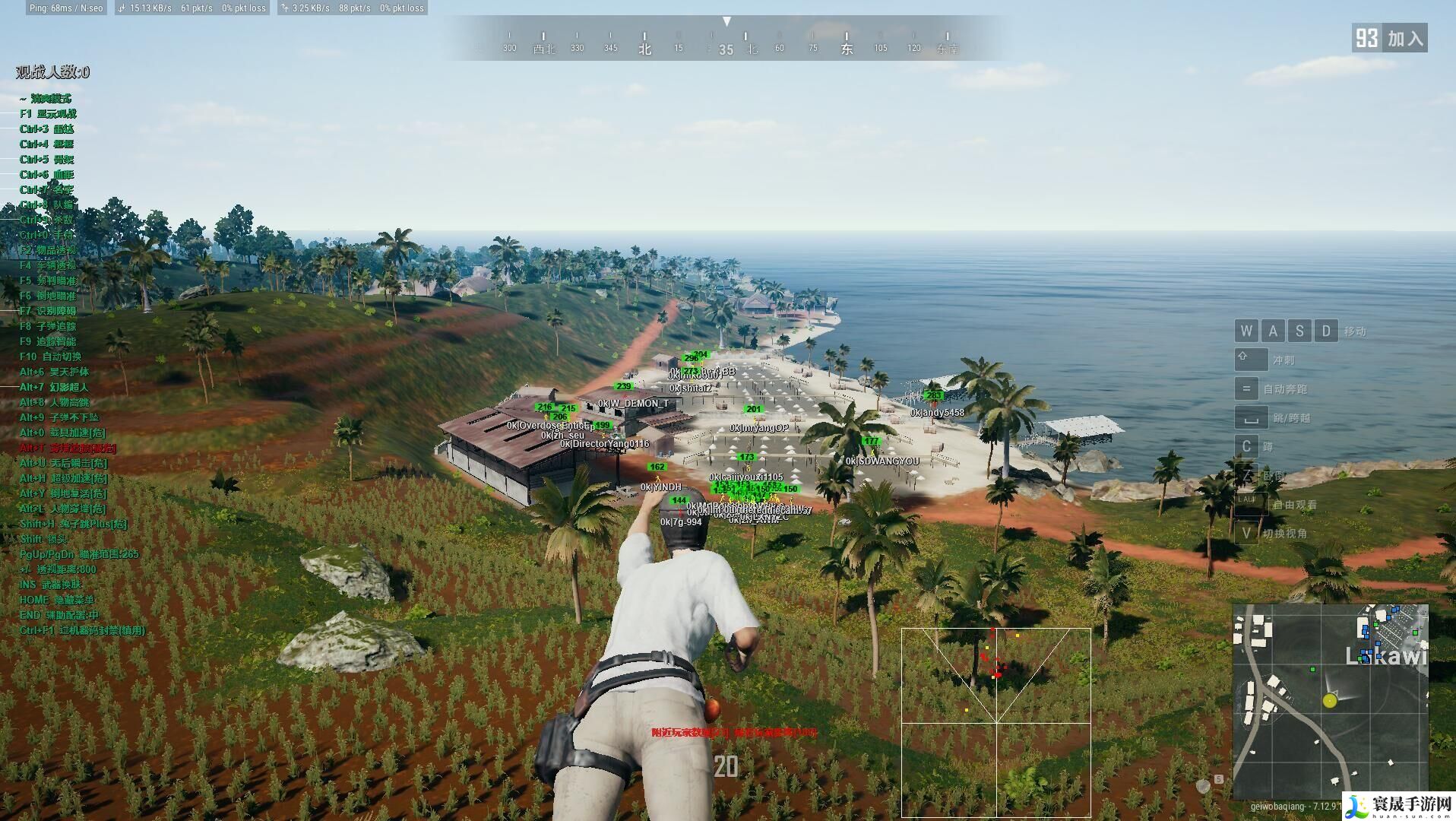Image resolution: width=1456 pixels, height=821 pixels.
Task: Open the Lakawi minimap
Action: [1330, 702]
